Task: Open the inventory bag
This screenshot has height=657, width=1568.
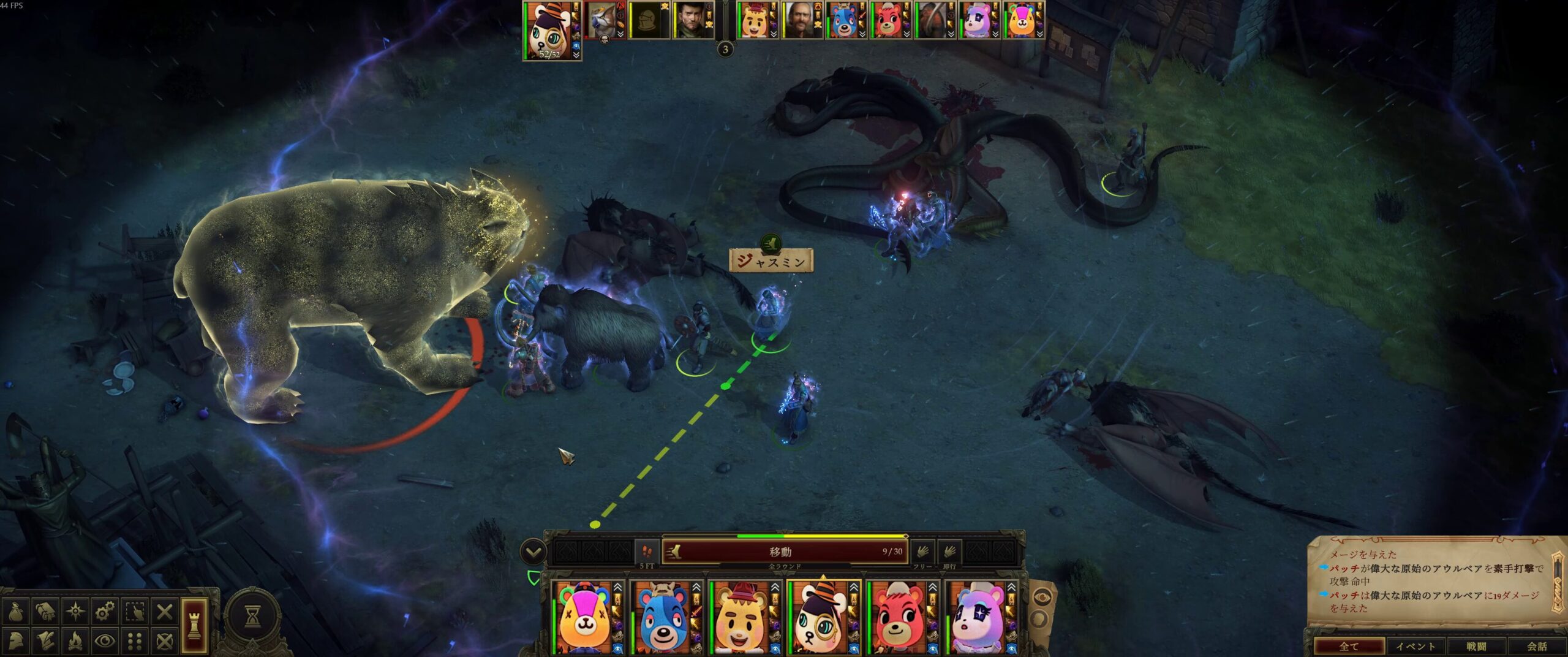Action: tap(16, 611)
